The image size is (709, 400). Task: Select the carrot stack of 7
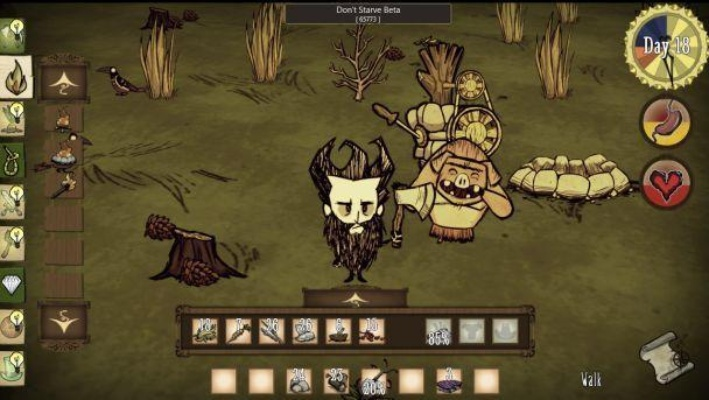point(239,331)
